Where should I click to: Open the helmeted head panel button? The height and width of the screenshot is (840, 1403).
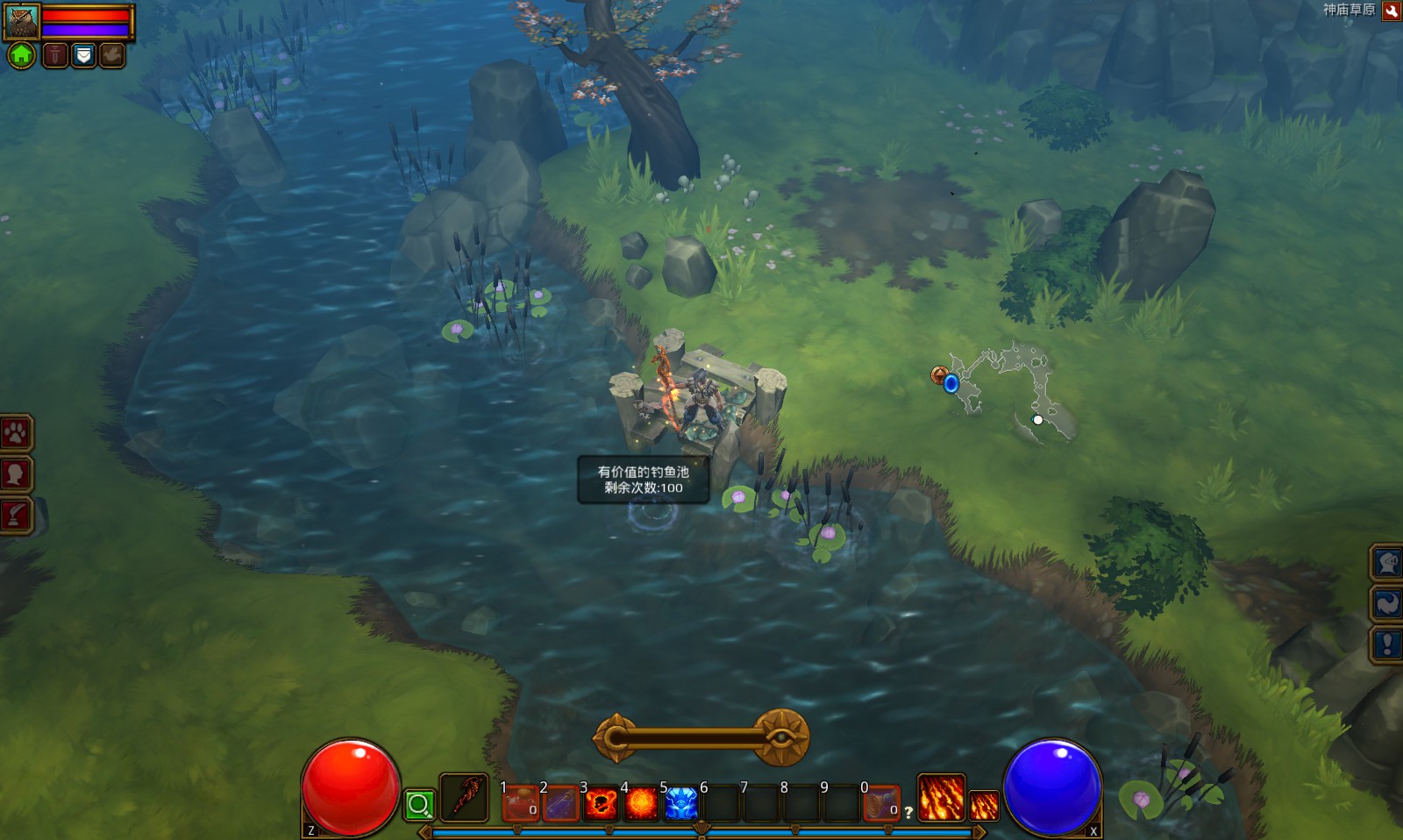(x=1387, y=562)
